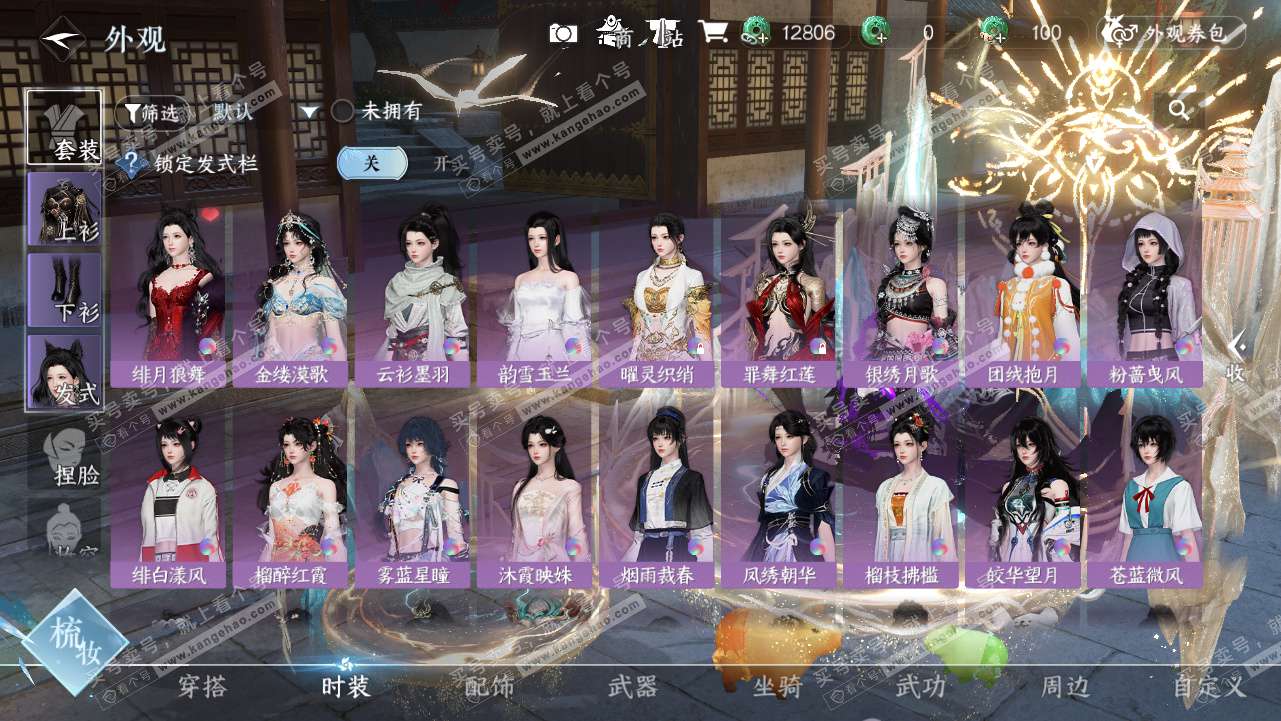
Task: Open the 下衫 category
Action: [x=64, y=290]
